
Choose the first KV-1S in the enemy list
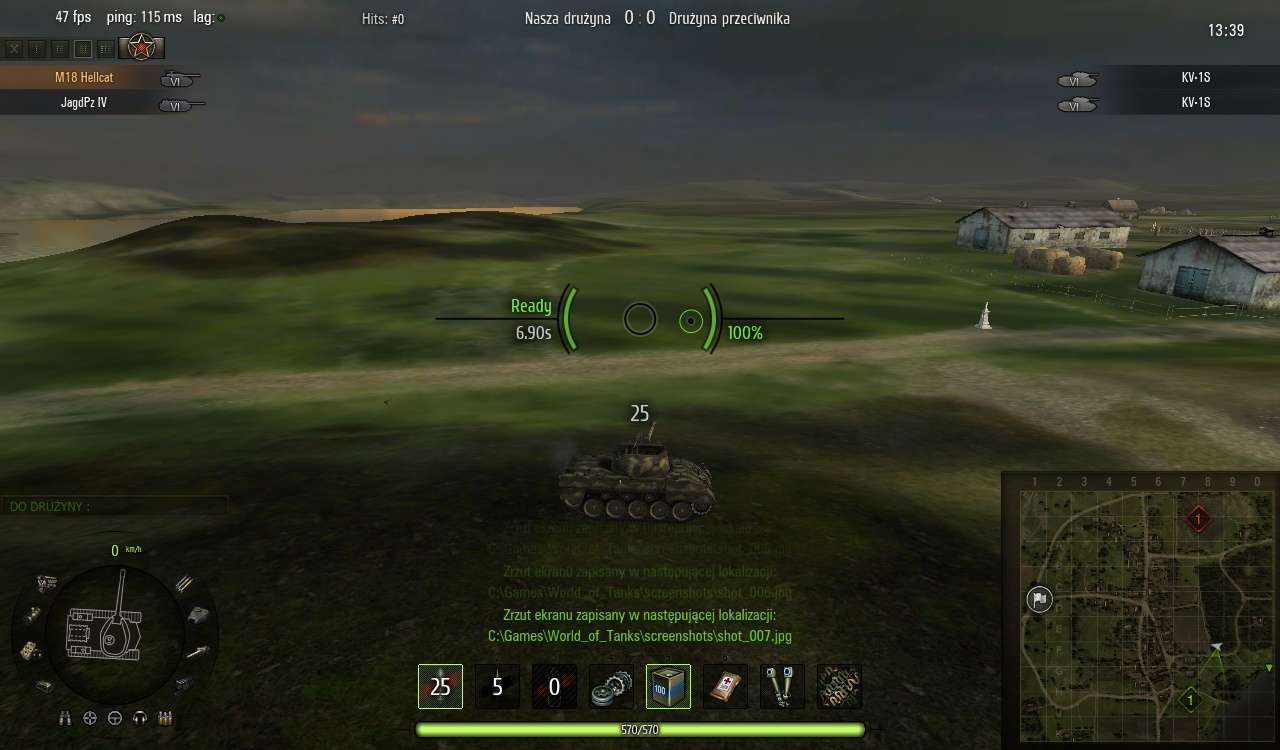[x=1195, y=78]
